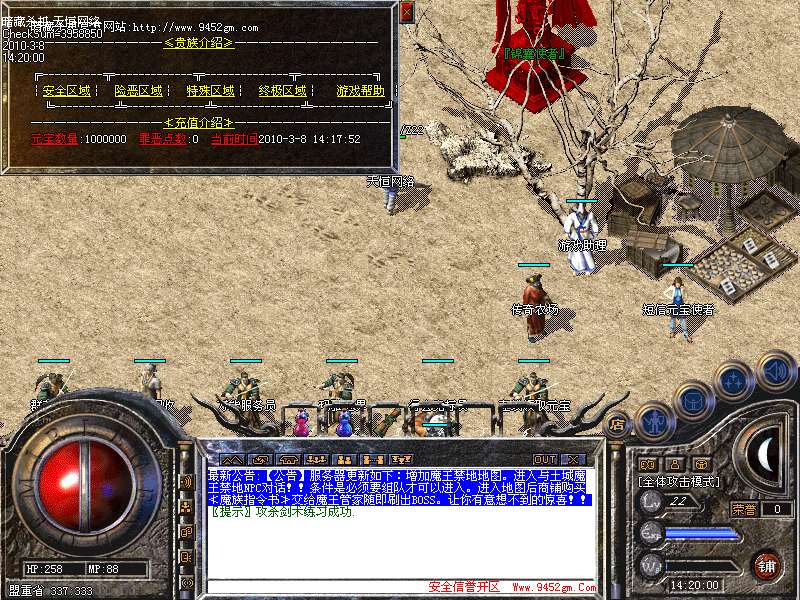Click the OUT button on chat bar

(x=543, y=459)
